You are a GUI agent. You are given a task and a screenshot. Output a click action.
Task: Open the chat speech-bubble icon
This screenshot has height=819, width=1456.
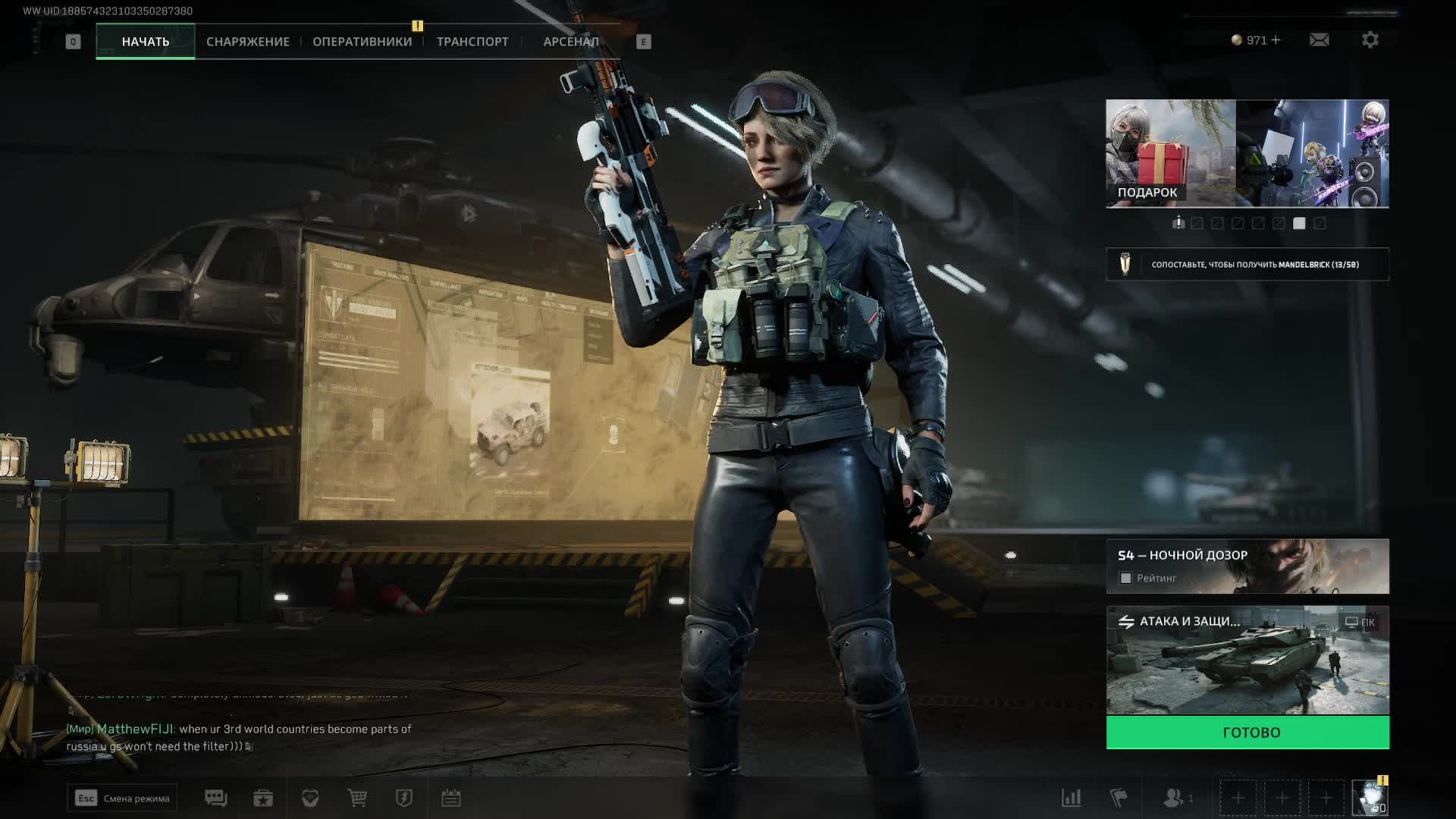[215, 798]
